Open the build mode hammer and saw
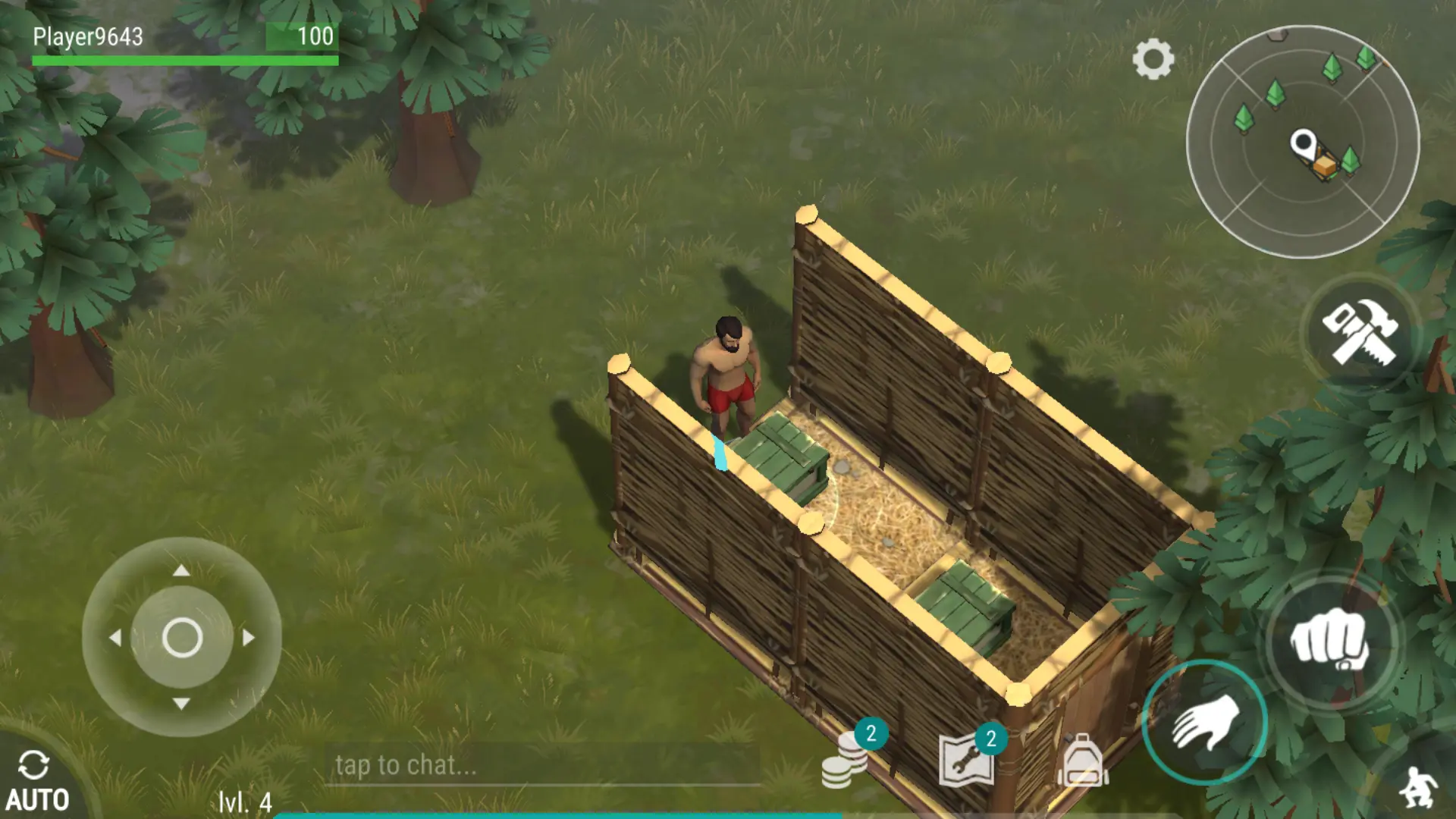 click(x=1360, y=332)
